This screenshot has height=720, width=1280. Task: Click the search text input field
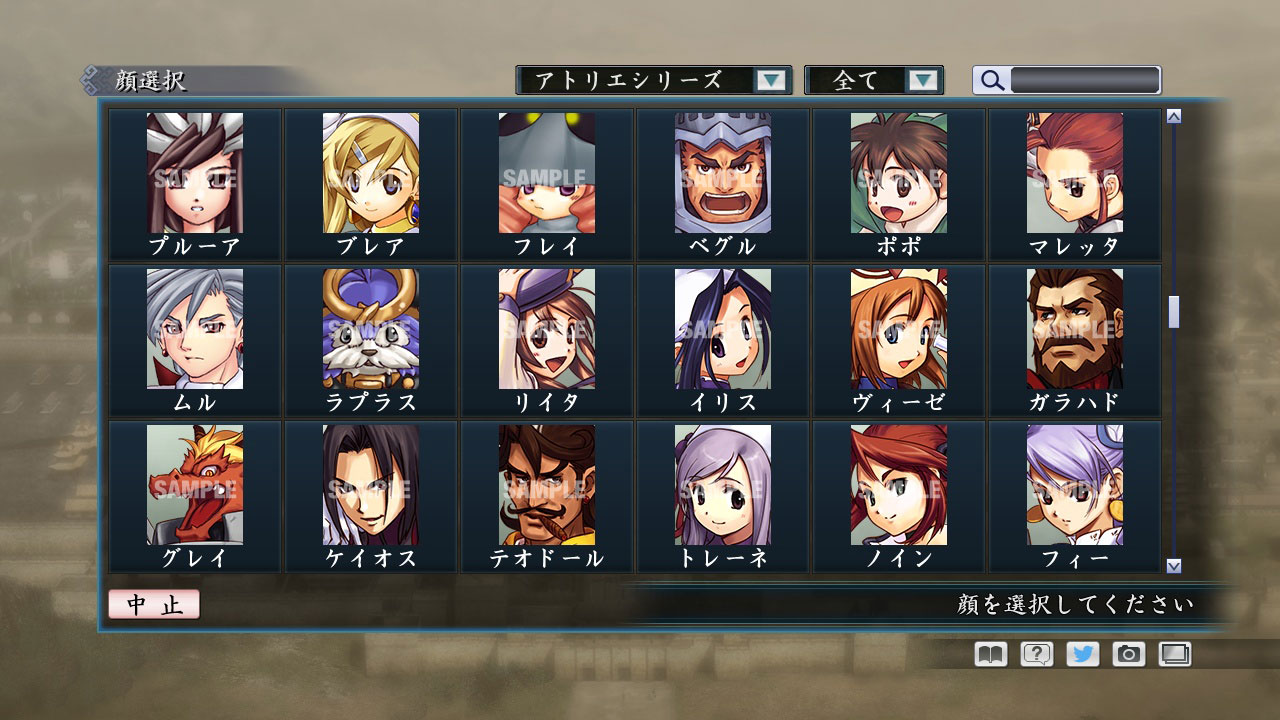(1085, 81)
